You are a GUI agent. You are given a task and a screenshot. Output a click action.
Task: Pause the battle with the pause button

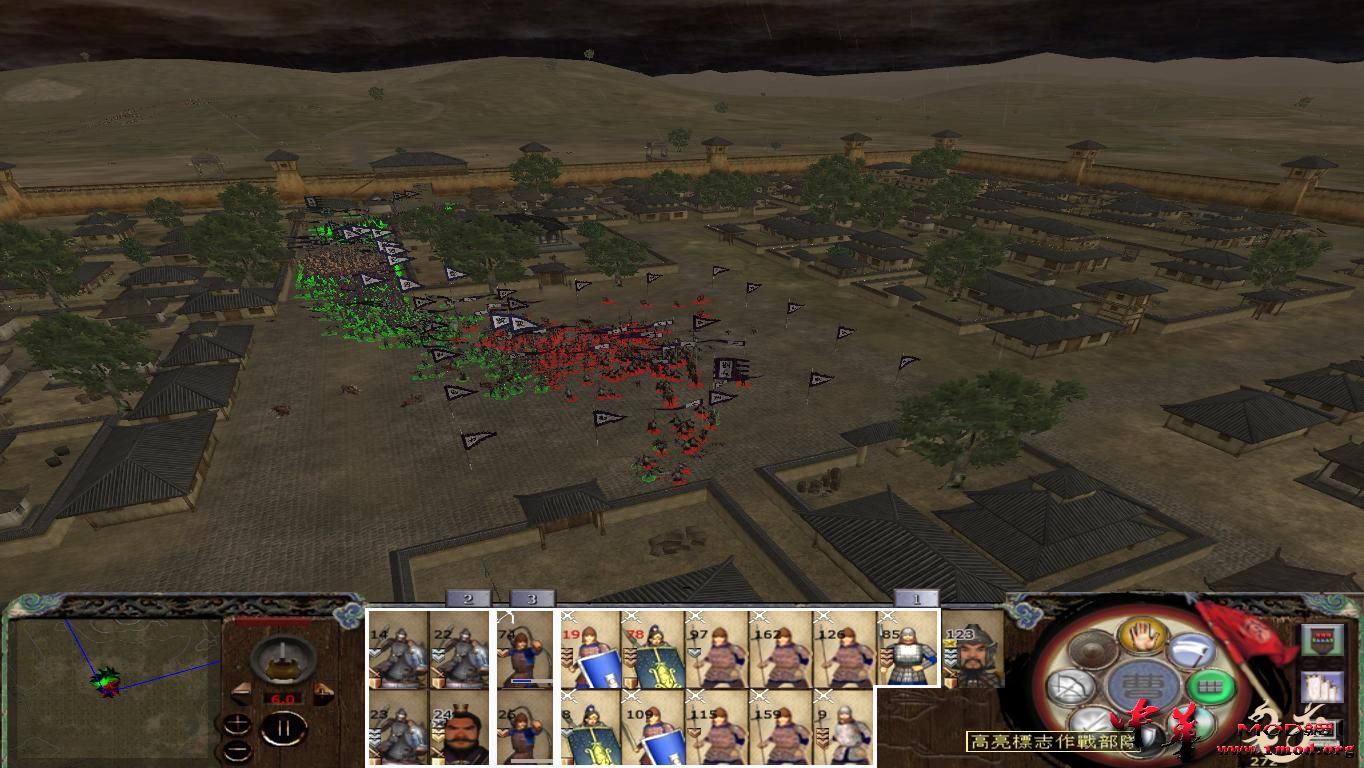tap(283, 729)
